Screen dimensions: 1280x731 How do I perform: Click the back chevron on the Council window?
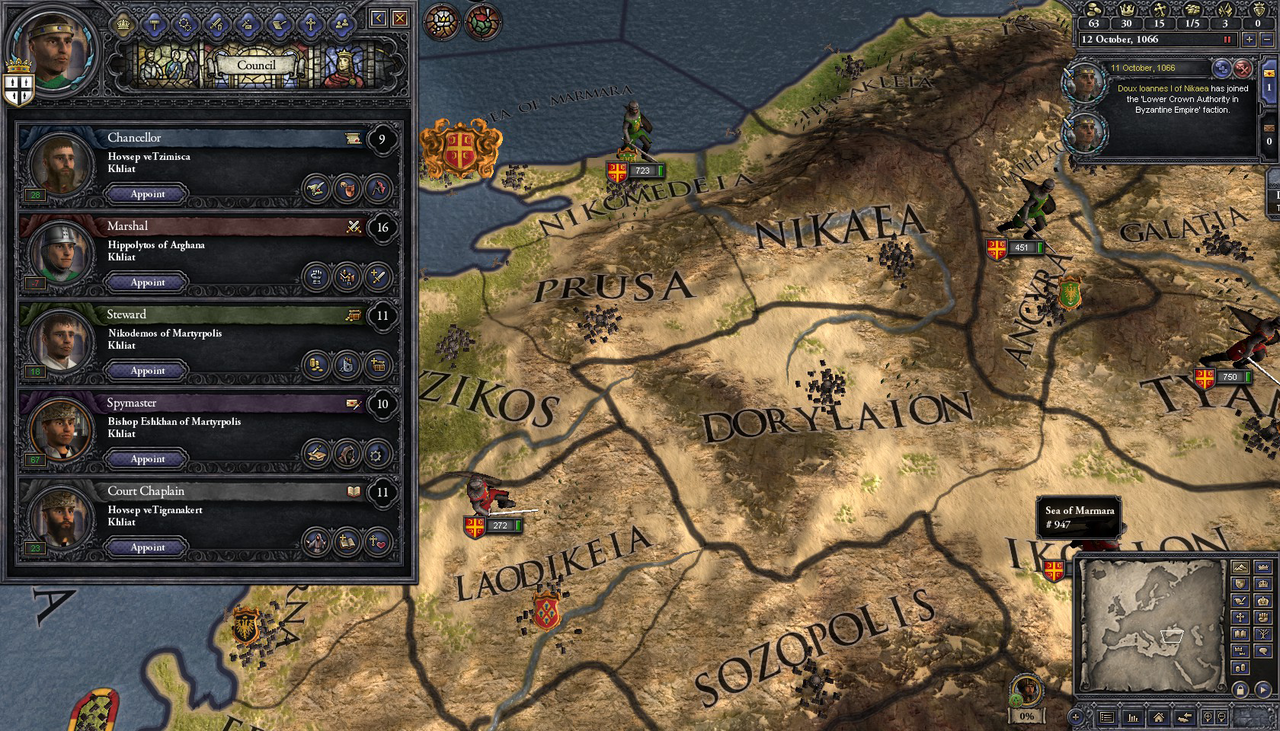tap(378, 19)
